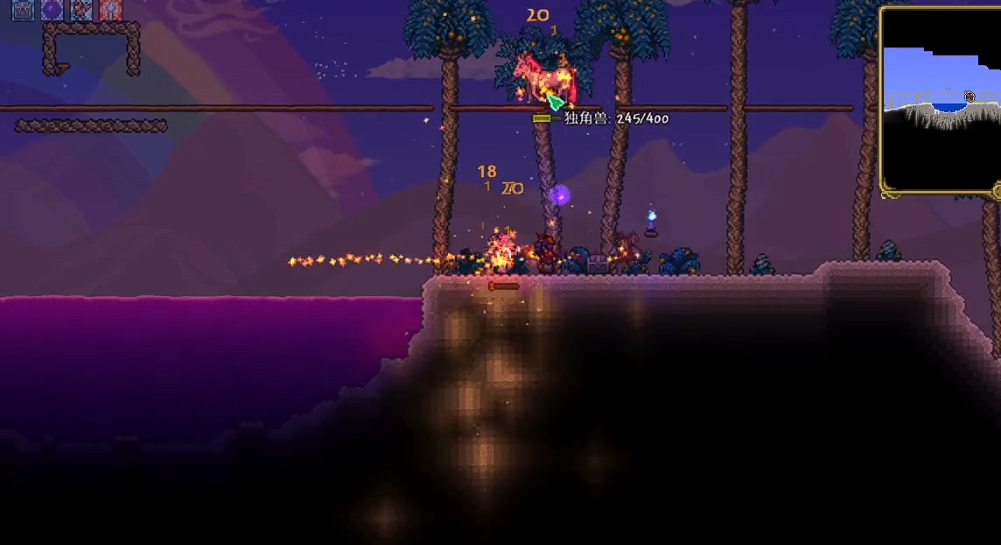
Task: Click the first blue buff icon
Action: pyautogui.click(x=22, y=10)
